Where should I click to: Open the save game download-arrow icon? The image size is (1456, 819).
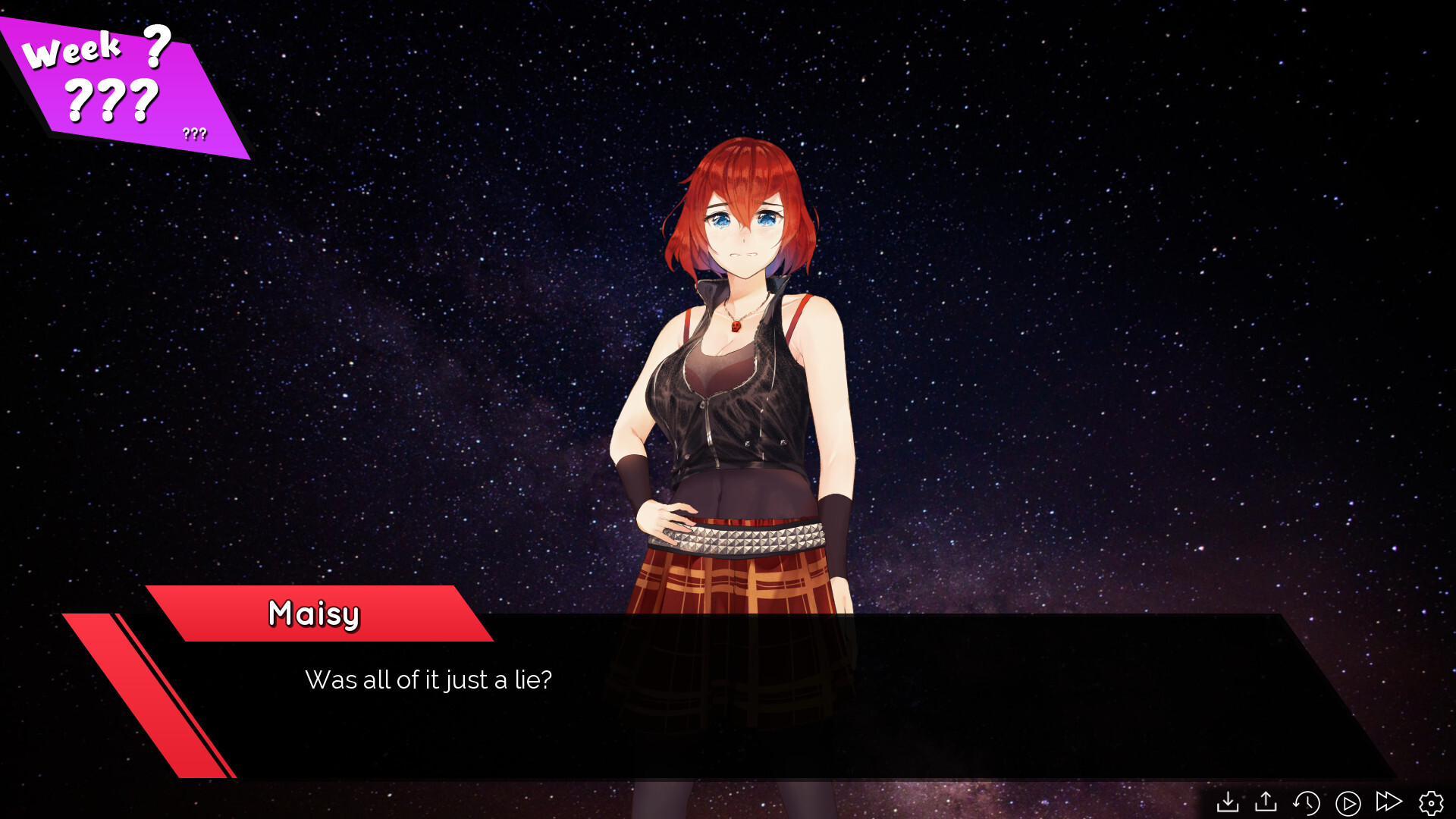pos(1227,802)
